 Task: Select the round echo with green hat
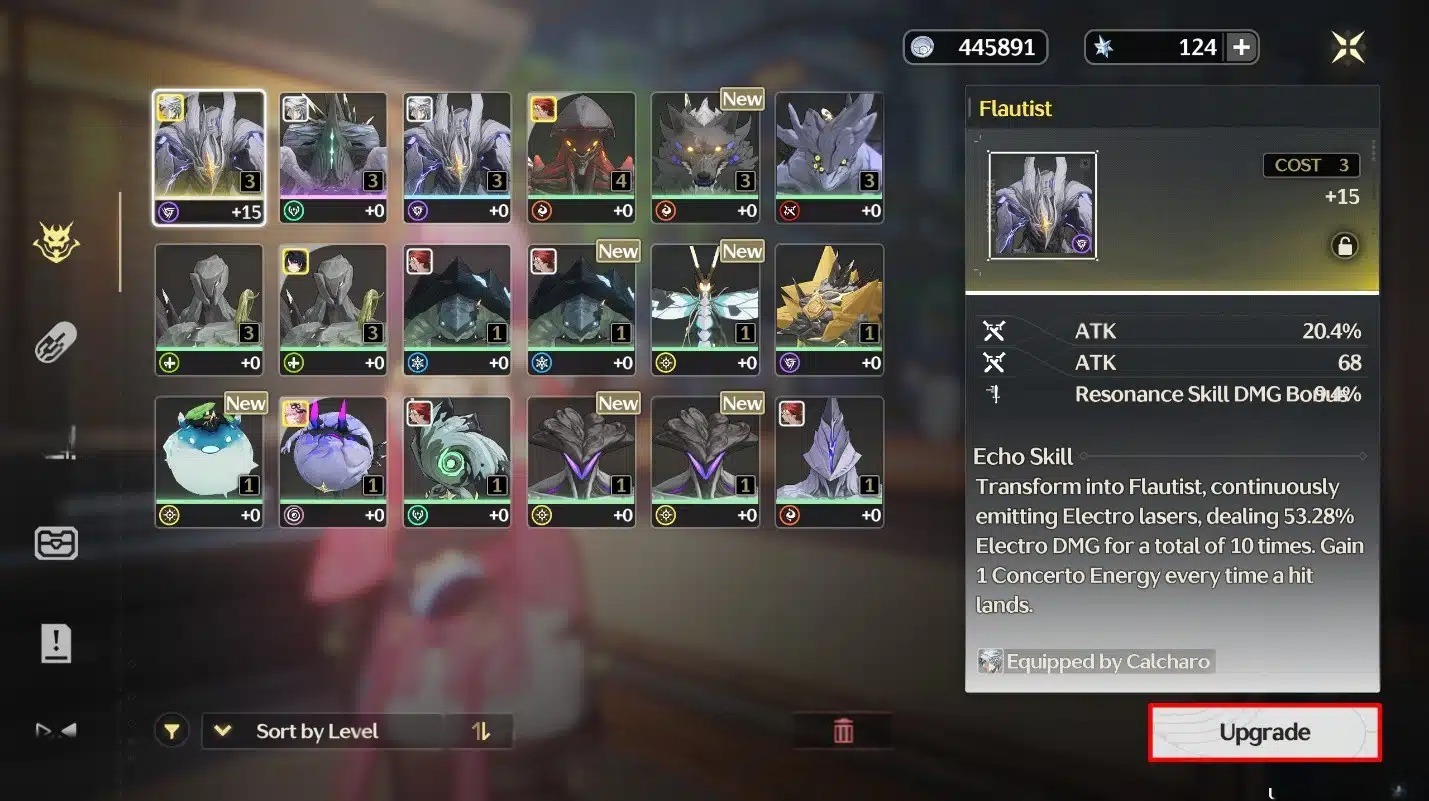coord(209,461)
